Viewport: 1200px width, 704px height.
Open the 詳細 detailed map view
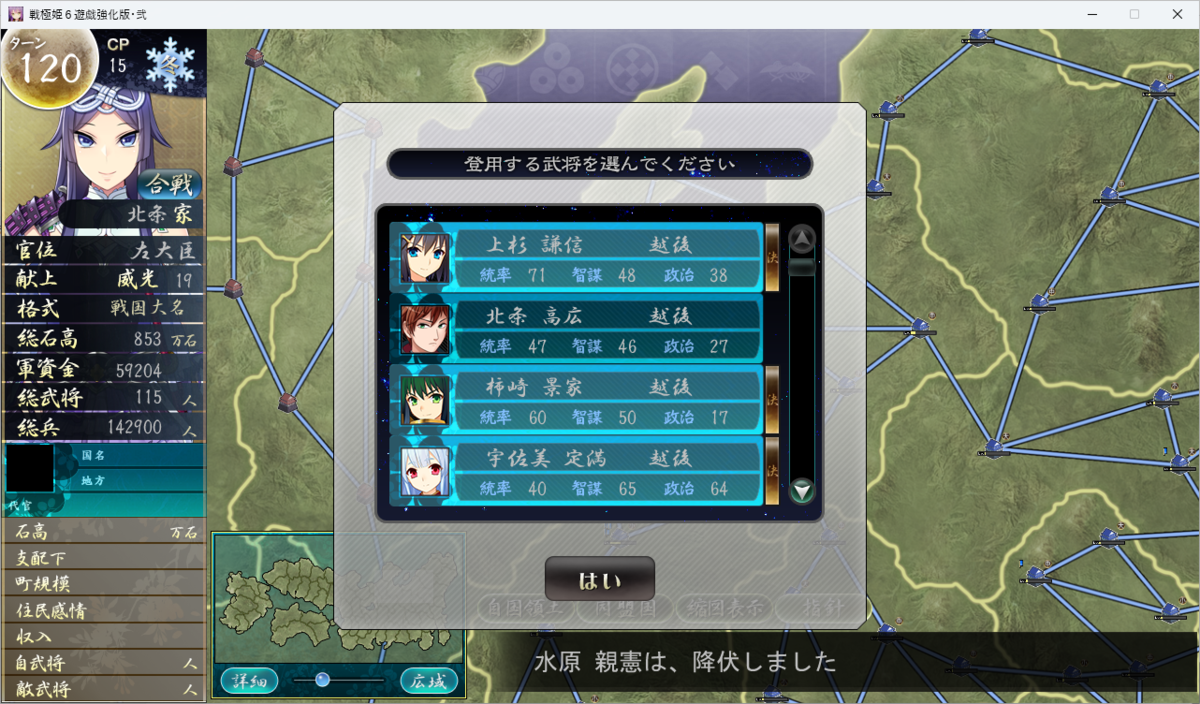(x=248, y=681)
